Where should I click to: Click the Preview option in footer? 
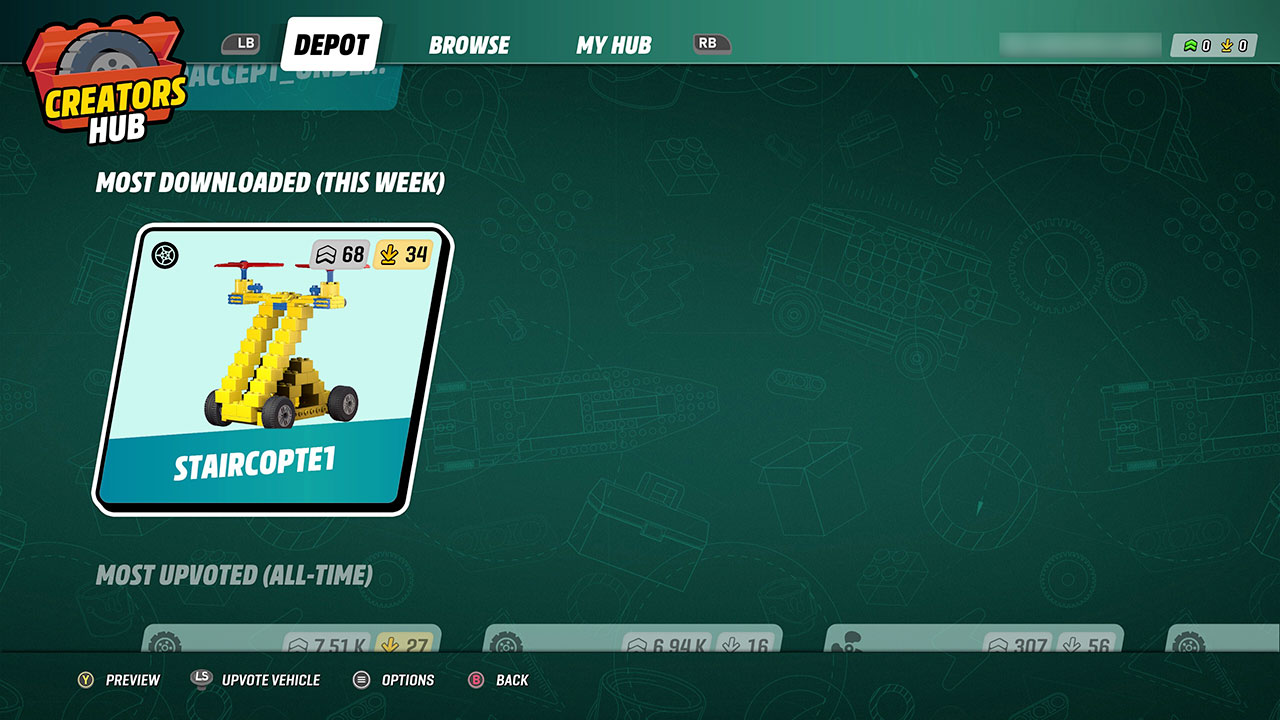point(120,680)
